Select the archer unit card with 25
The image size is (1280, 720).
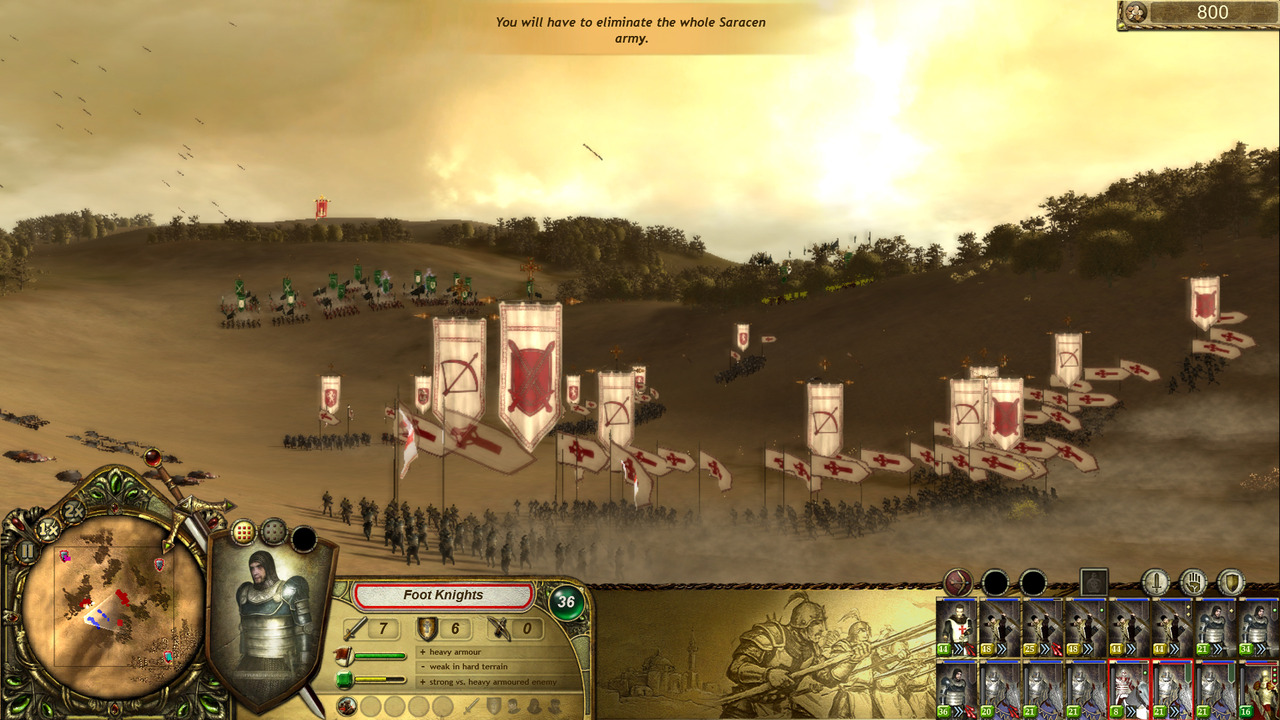click(x=1042, y=627)
